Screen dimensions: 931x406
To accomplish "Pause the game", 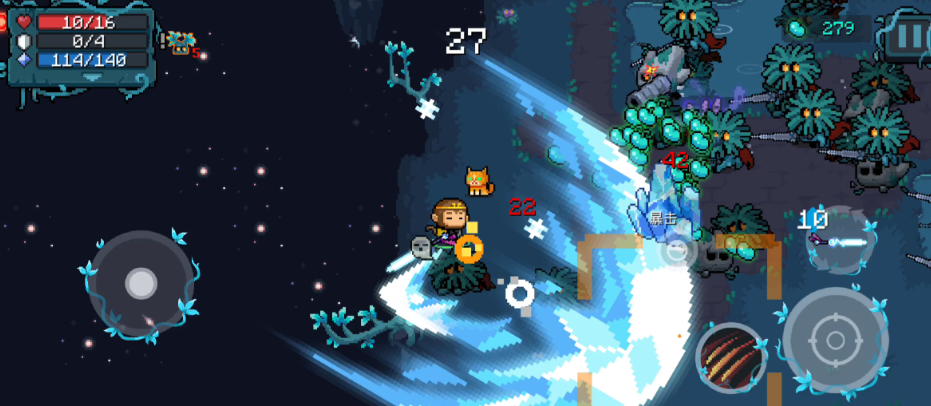I will click(909, 36).
